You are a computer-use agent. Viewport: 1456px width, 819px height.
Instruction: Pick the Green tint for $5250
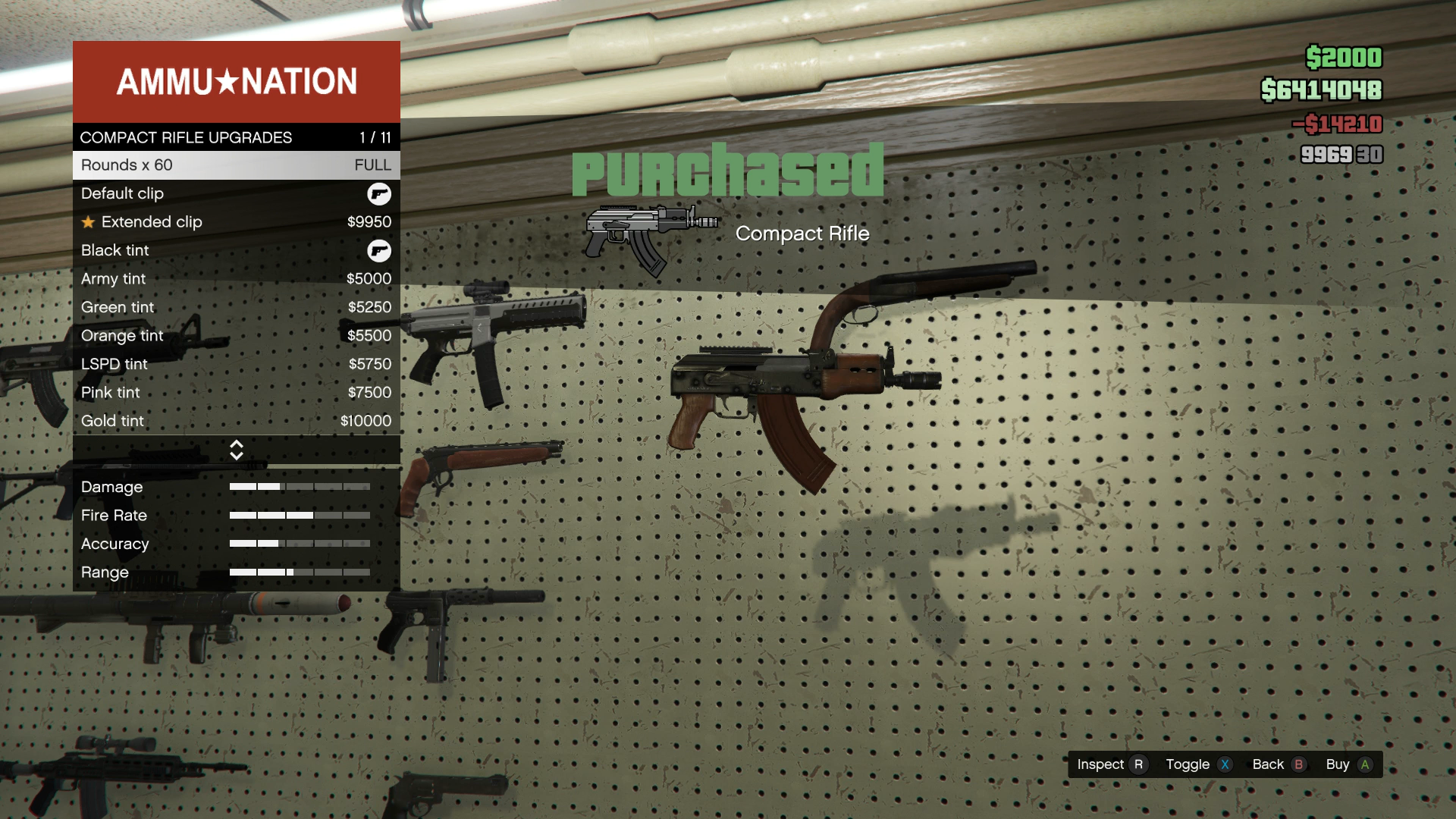click(x=236, y=307)
